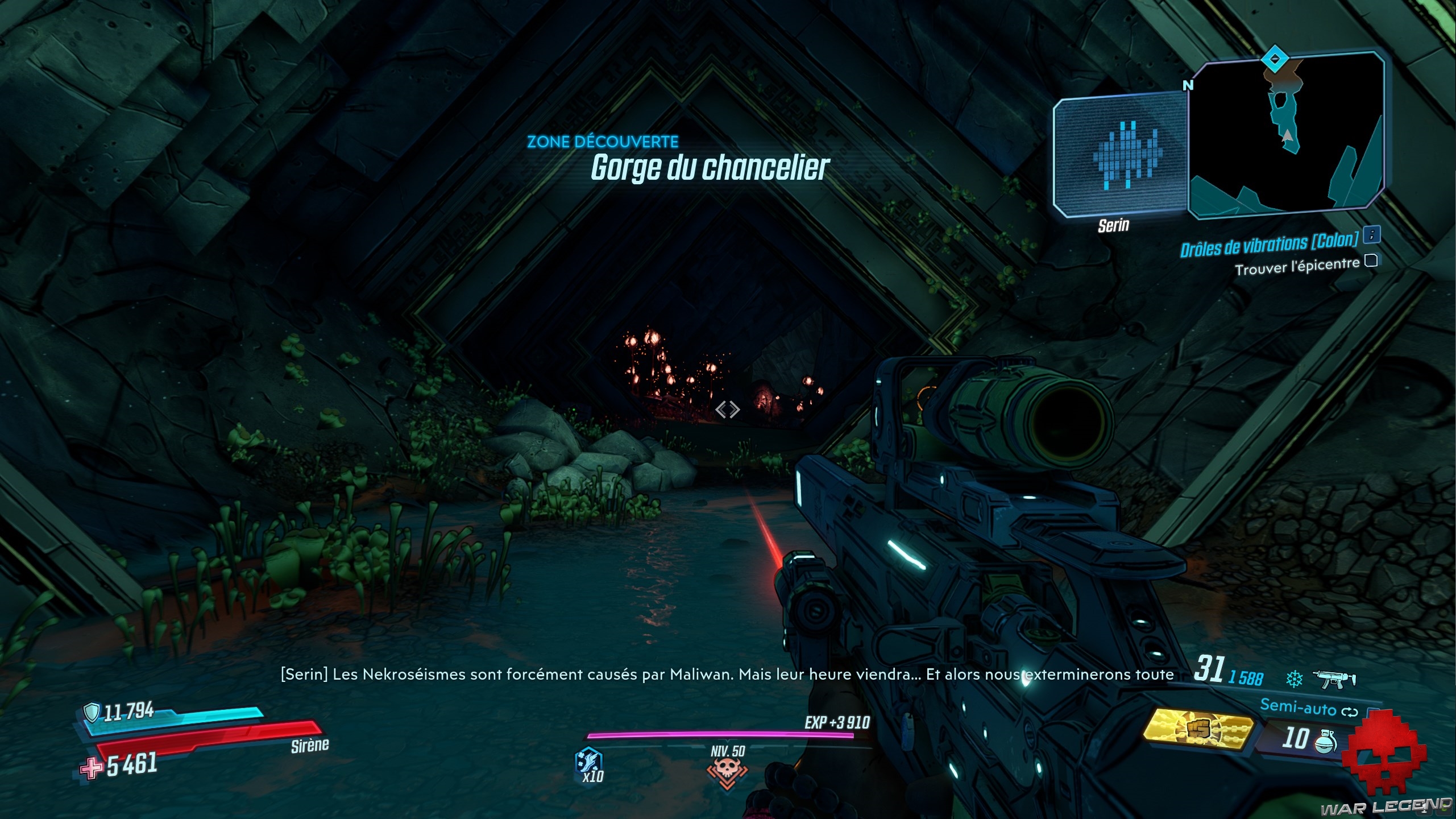Click the shield icon beside 11 794
The height and width of the screenshot is (819, 1456).
tap(92, 712)
